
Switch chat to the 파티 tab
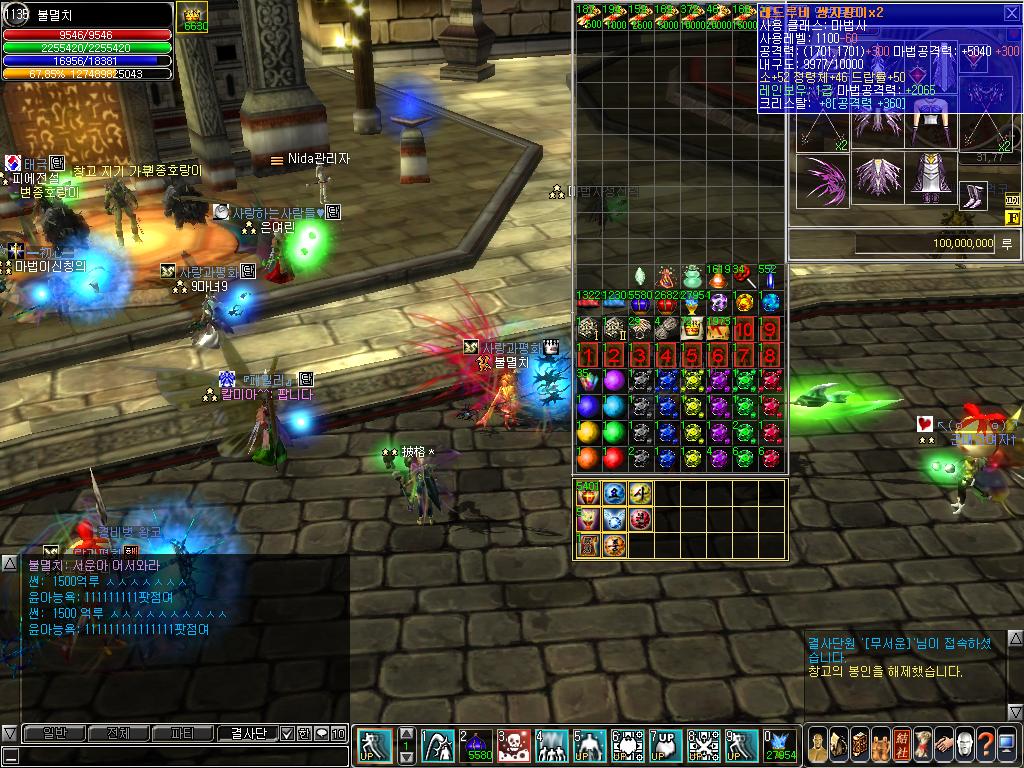(x=183, y=733)
